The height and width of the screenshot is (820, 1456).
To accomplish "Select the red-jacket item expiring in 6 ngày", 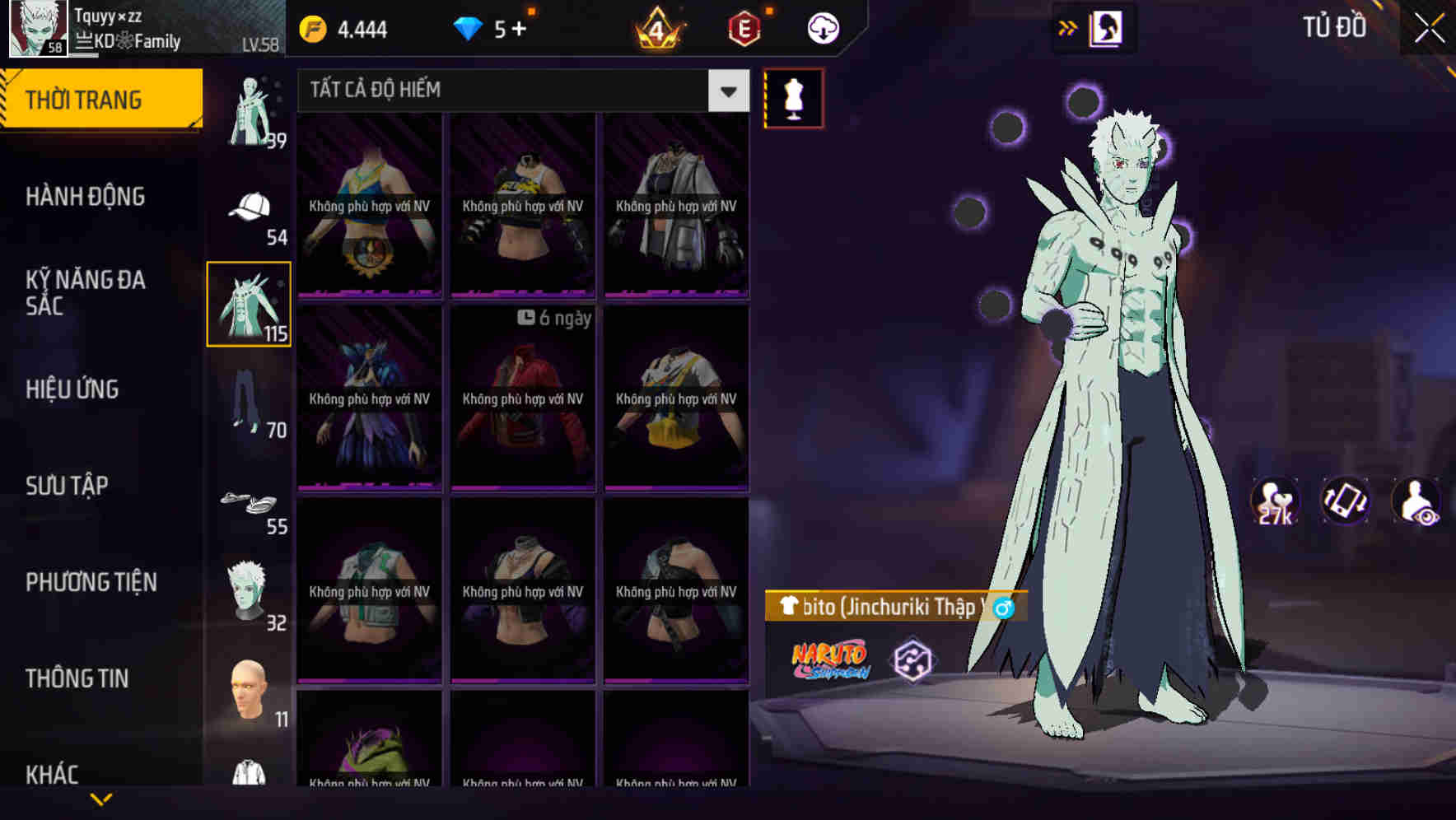I will [522, 399].
